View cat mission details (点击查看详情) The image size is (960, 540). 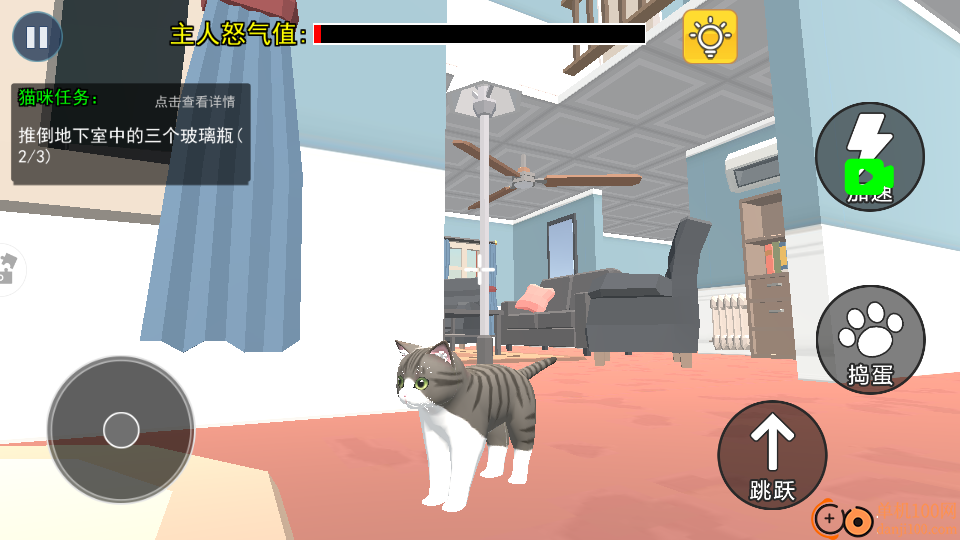tap(195, 101)
